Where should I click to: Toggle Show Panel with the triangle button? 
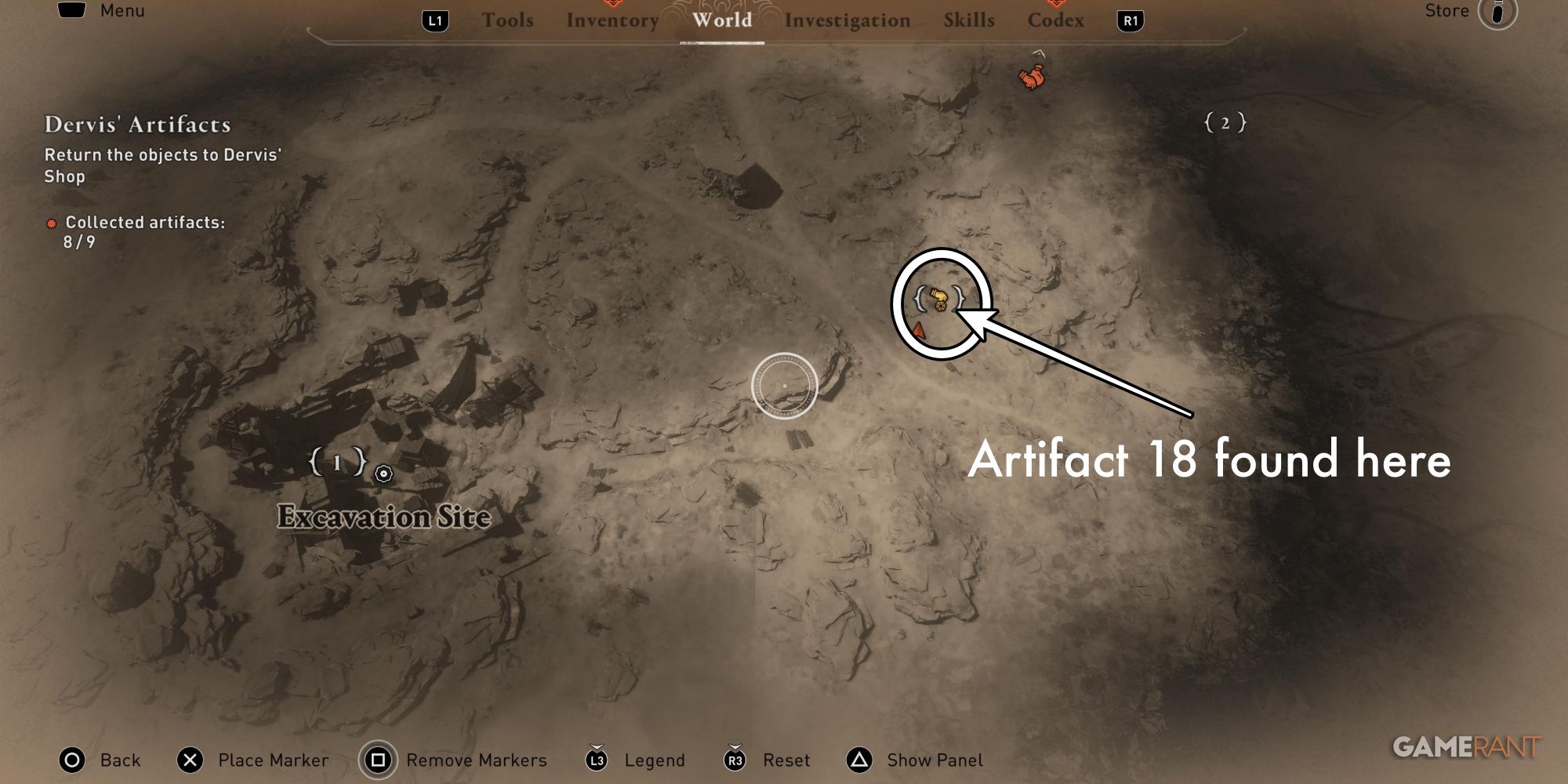(x=856, y=760)
